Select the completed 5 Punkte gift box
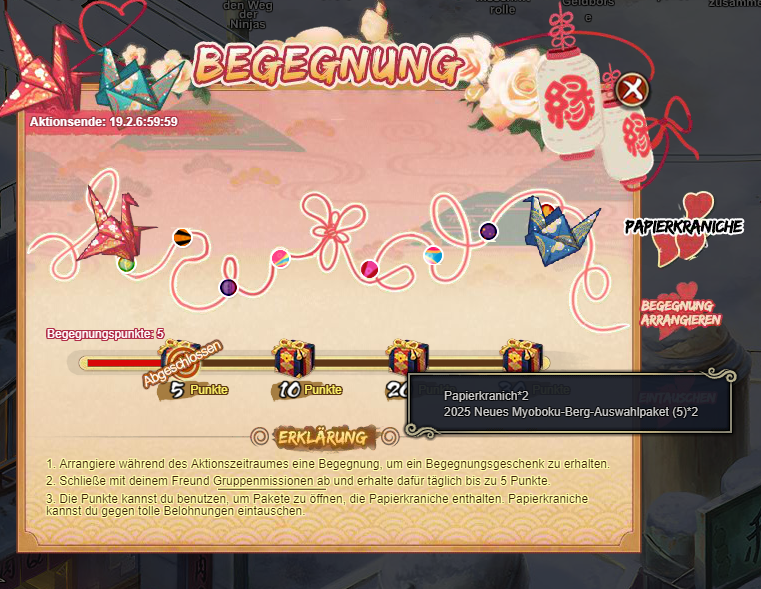 [181, 358]
